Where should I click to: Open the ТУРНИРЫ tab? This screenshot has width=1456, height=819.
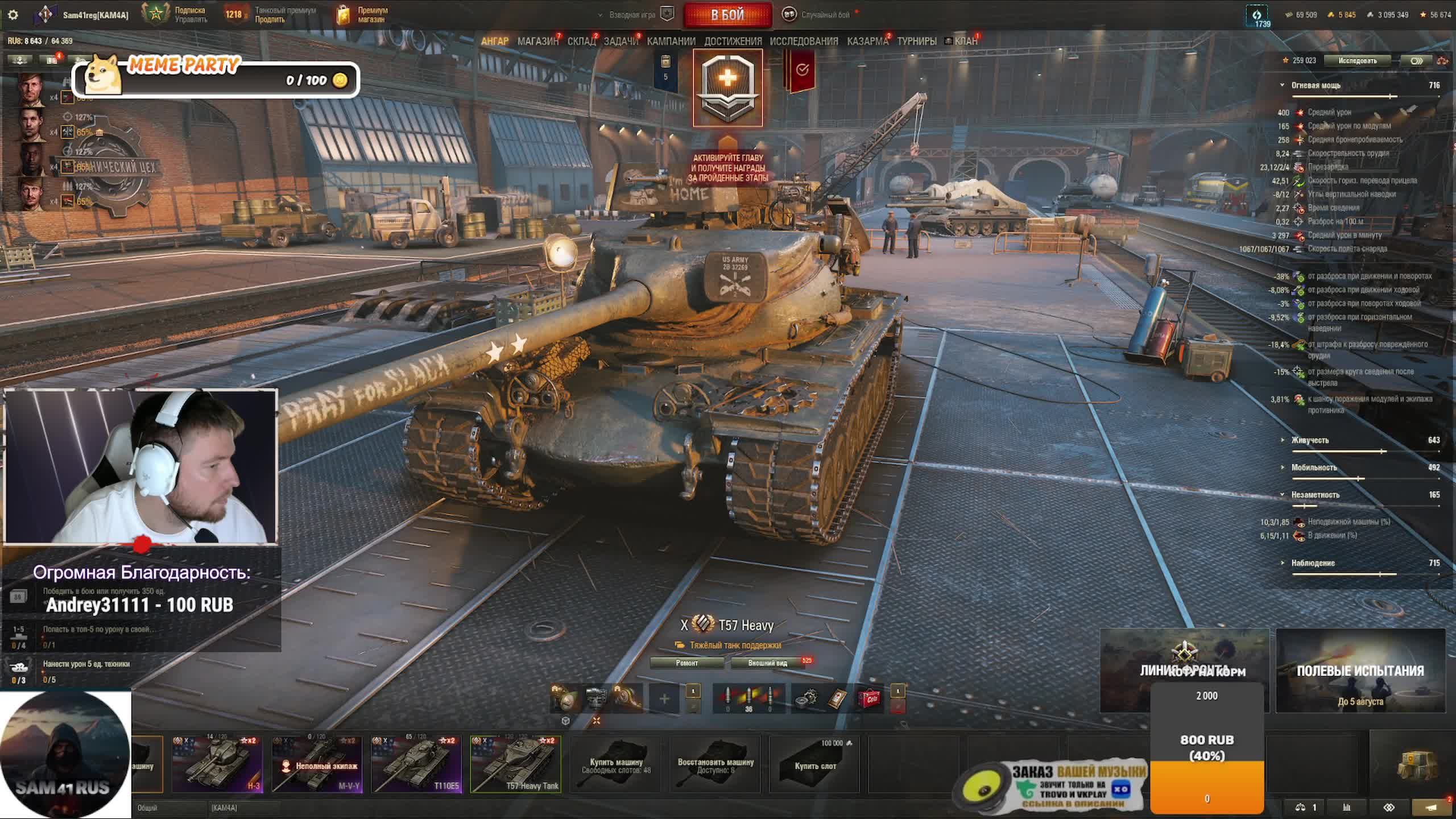[x=916, y=41]
